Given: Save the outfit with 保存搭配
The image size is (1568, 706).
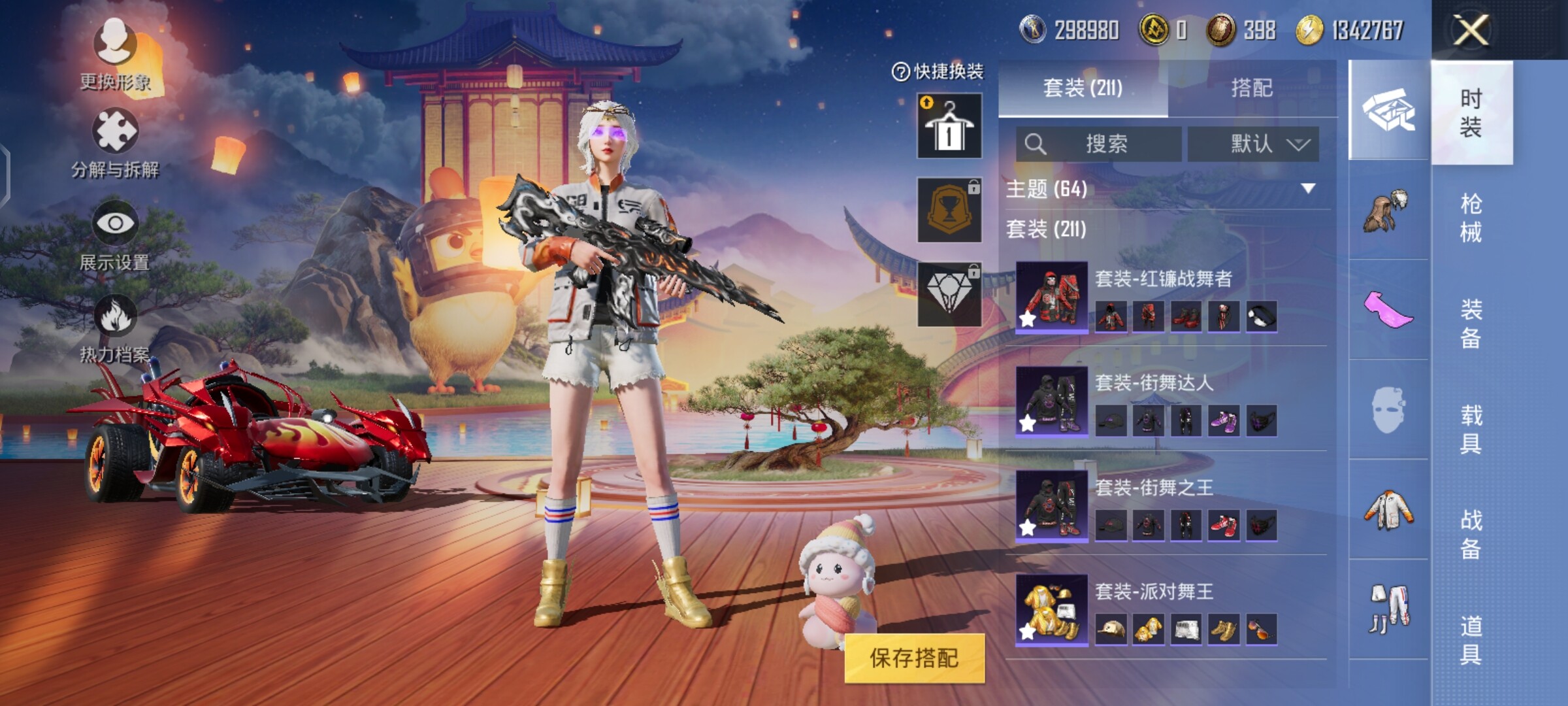Looking at the screenshot, I should (914, 658).
